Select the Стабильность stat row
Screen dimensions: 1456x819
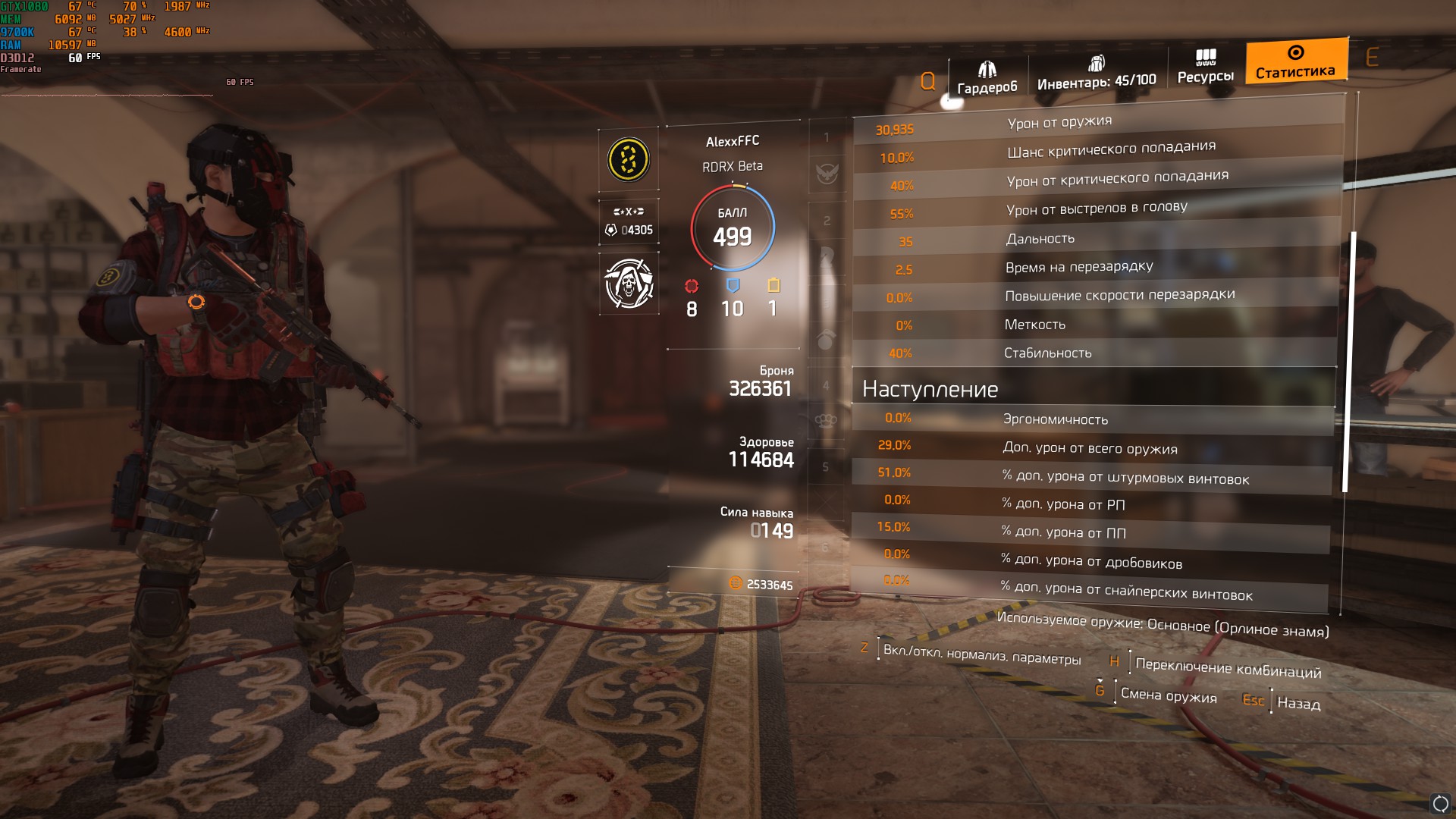[1094, 353]
